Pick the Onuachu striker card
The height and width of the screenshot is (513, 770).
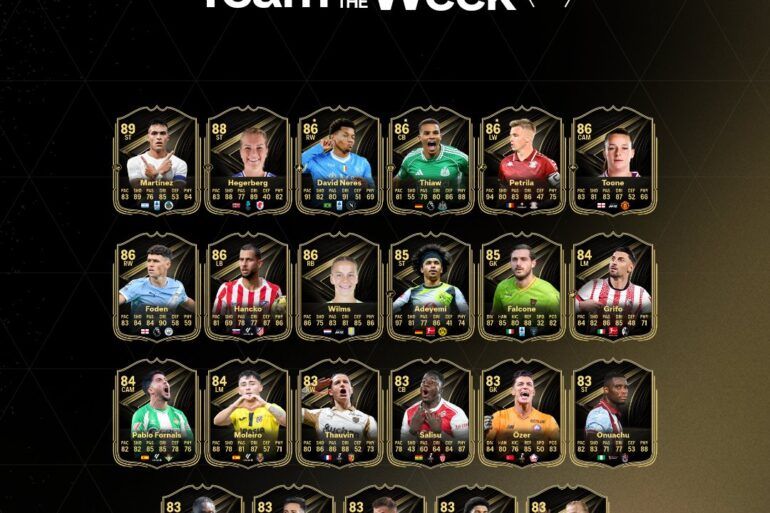612,413
